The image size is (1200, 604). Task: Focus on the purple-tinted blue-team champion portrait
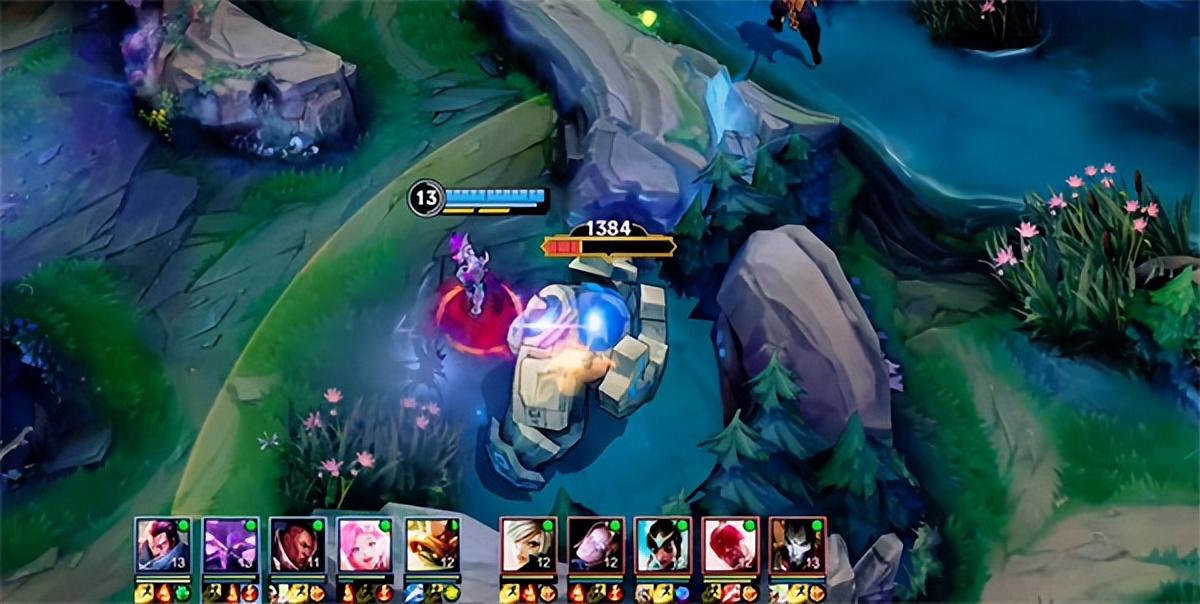click(x=231, y=545)
